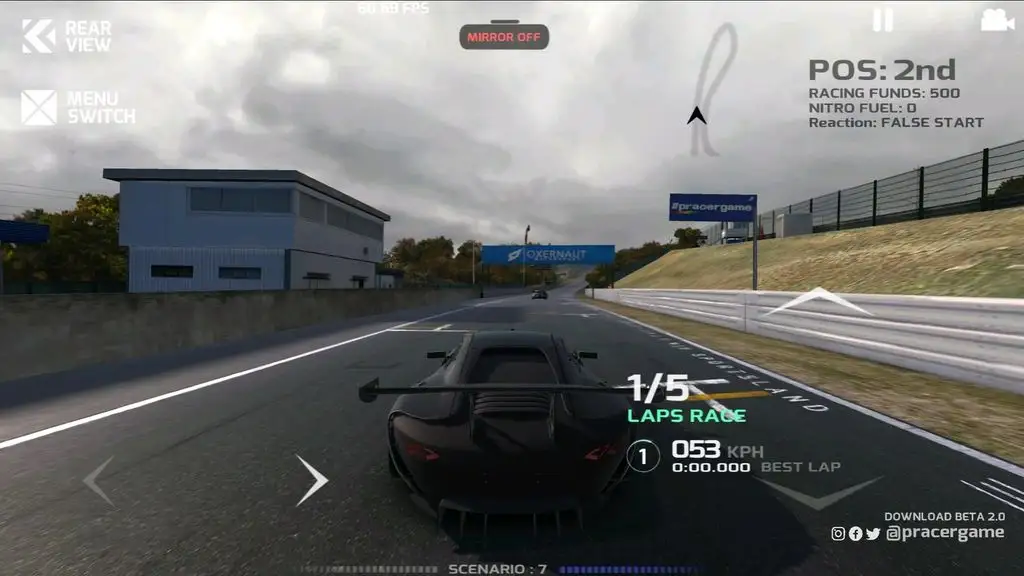Pause the race

coord(882,20)
